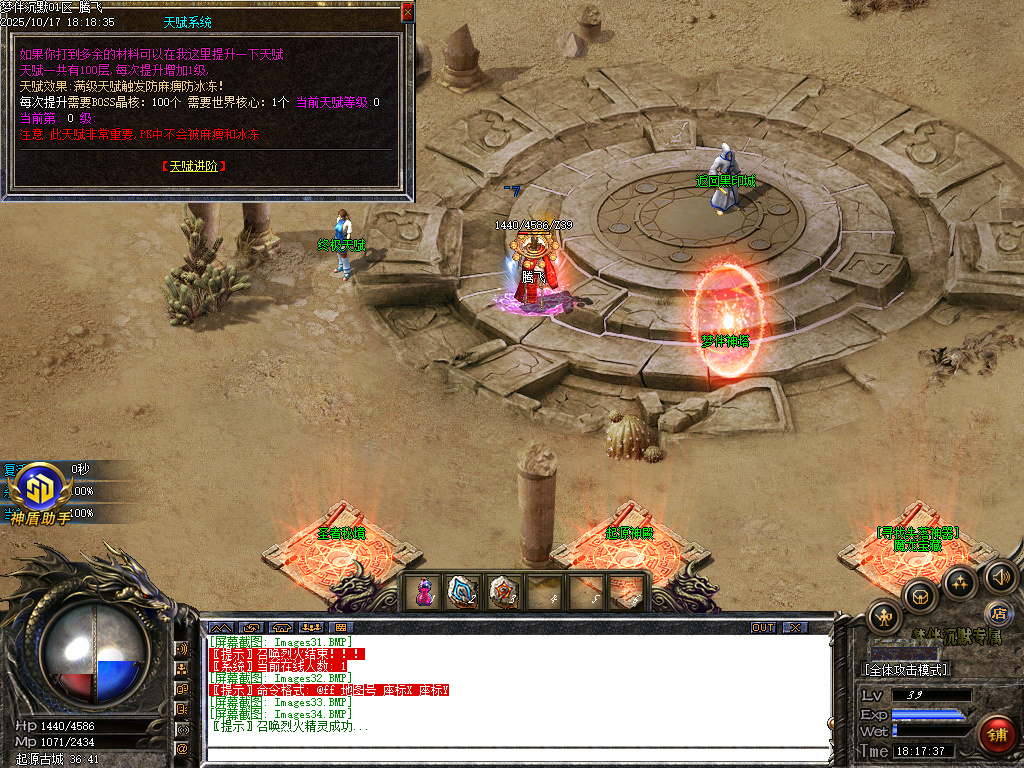Viewport: 1024px width, 768px height.
Task: Click the chat text input field
Action: tap(516, 753)
